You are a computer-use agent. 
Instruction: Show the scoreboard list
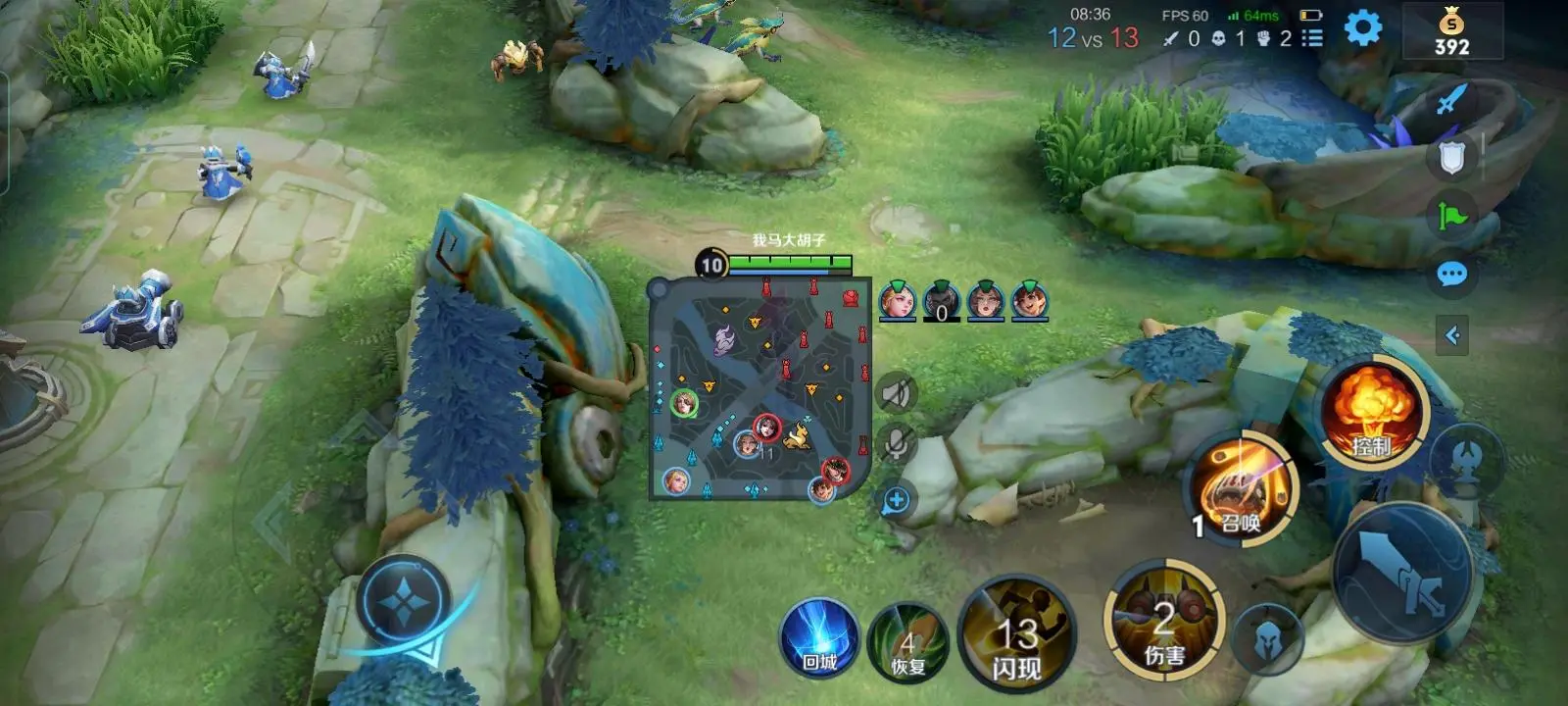pos(1312,38)
